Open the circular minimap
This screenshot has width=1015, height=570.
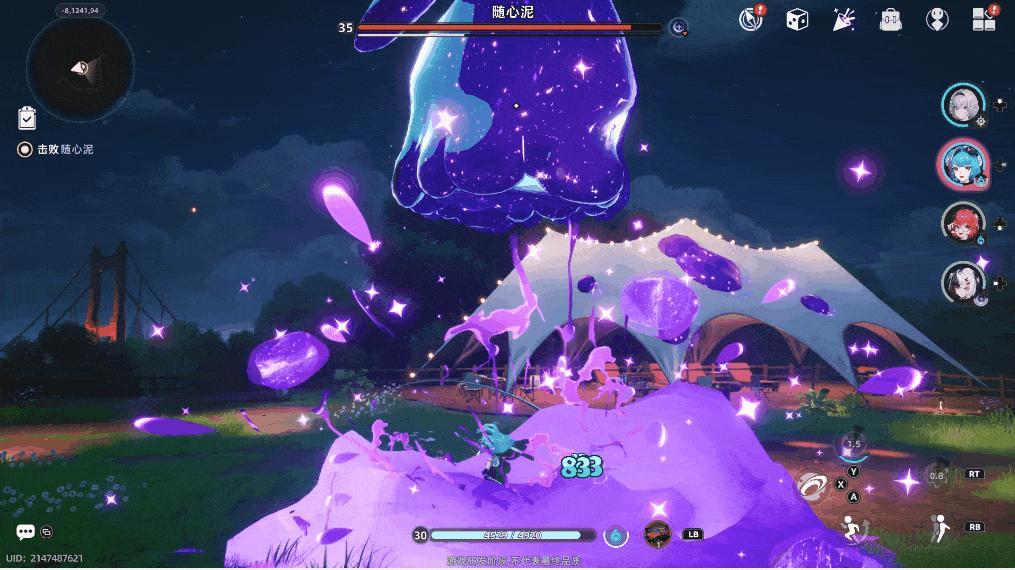[x=80, y=67]
